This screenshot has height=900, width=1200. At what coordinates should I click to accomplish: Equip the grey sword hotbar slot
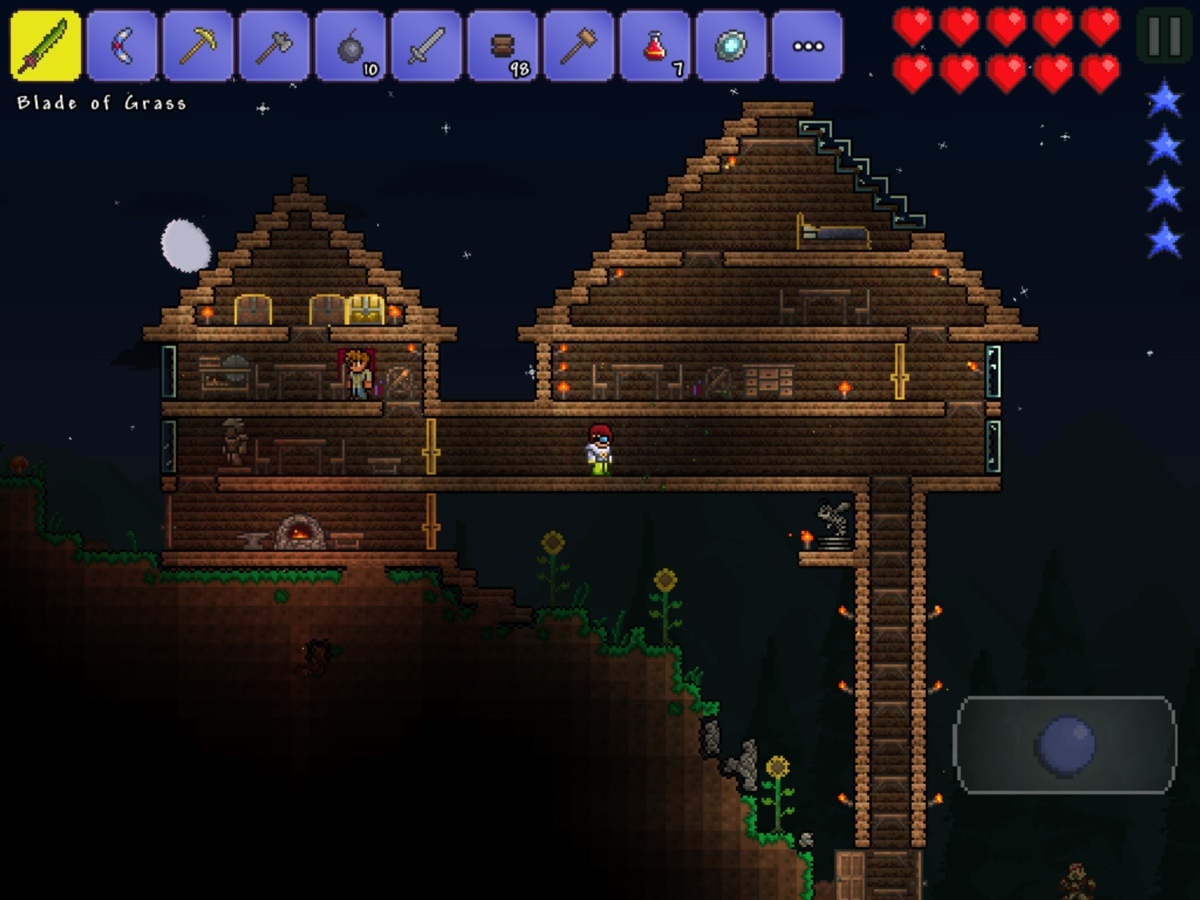click(426, 46)
